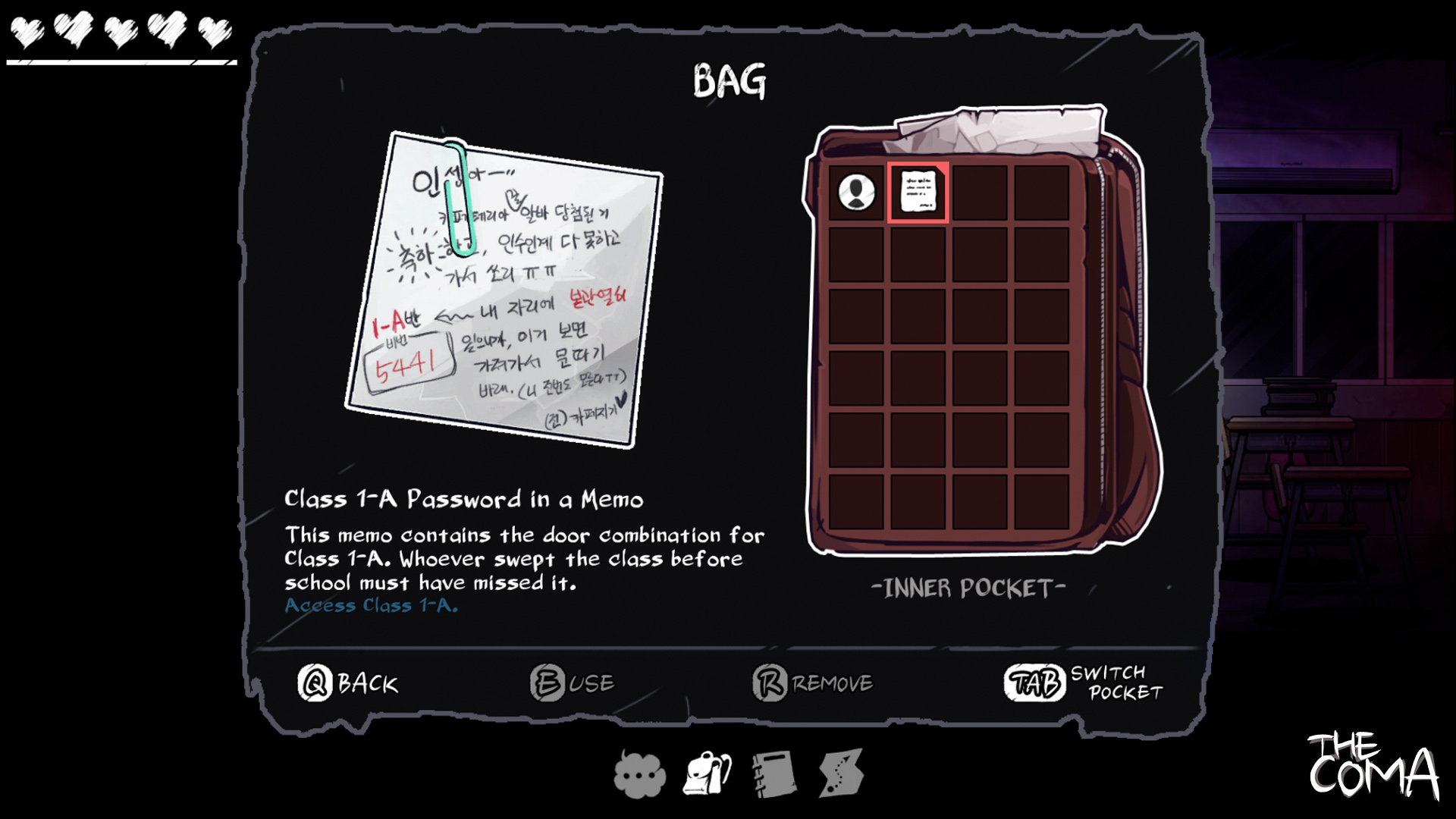Select the highlighted memo item
The height and width of the screenshot is (819, 1456).
tap(918, 193)
